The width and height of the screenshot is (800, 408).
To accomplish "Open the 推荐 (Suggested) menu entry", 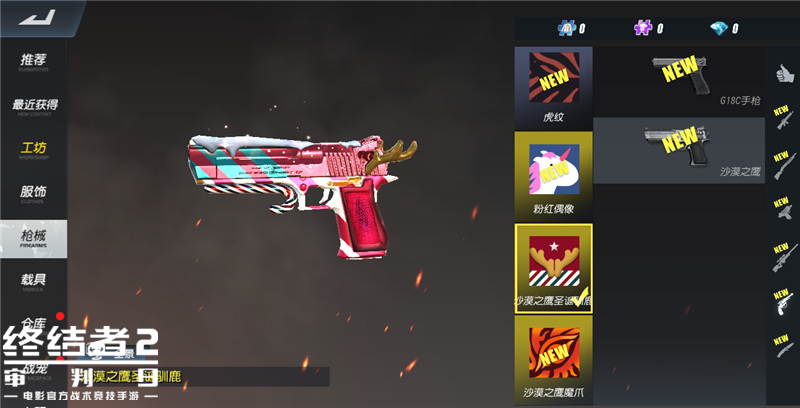I will coord(34,62).
